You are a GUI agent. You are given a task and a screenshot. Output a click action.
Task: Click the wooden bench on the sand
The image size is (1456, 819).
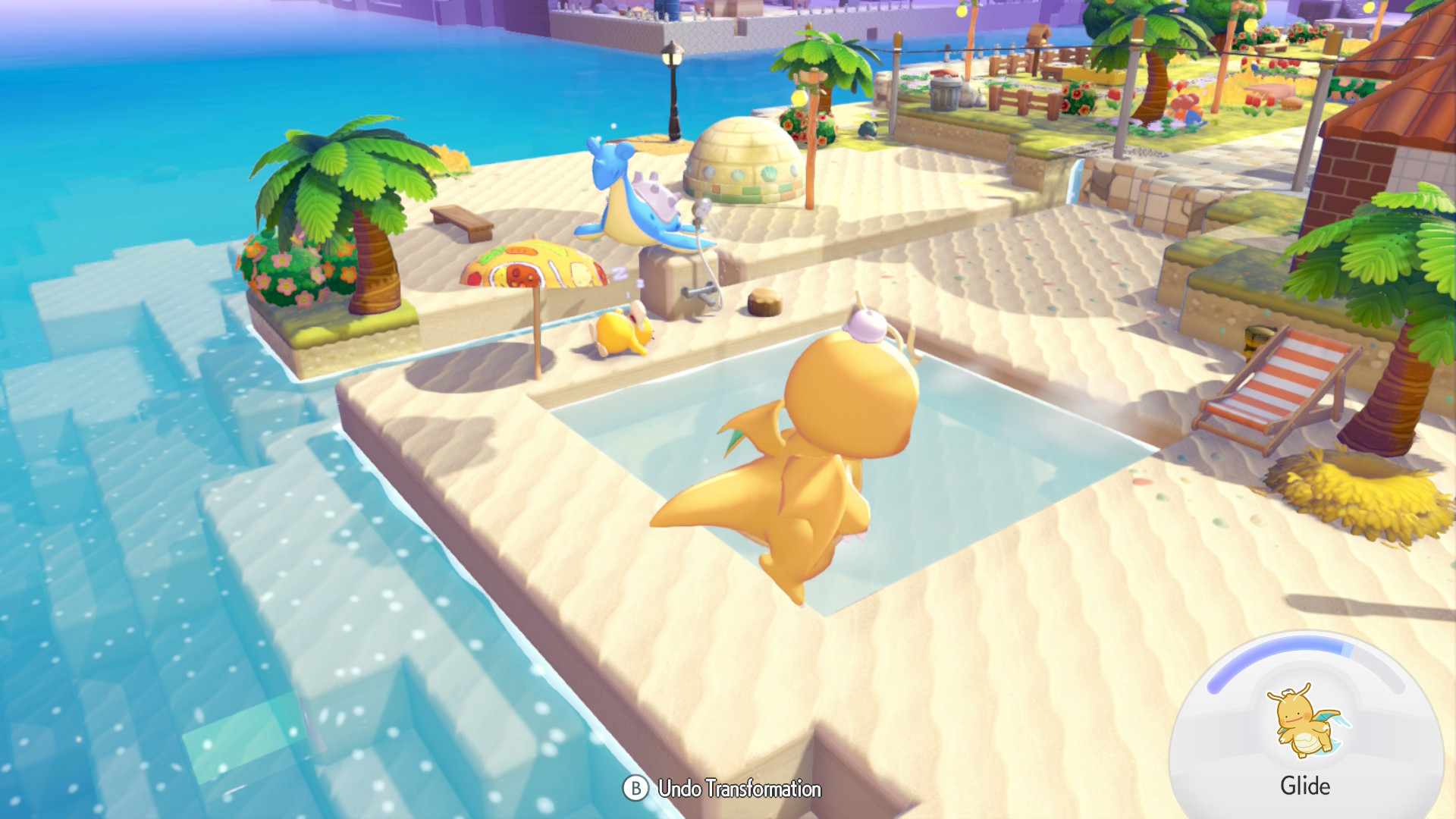coord(463,220)
